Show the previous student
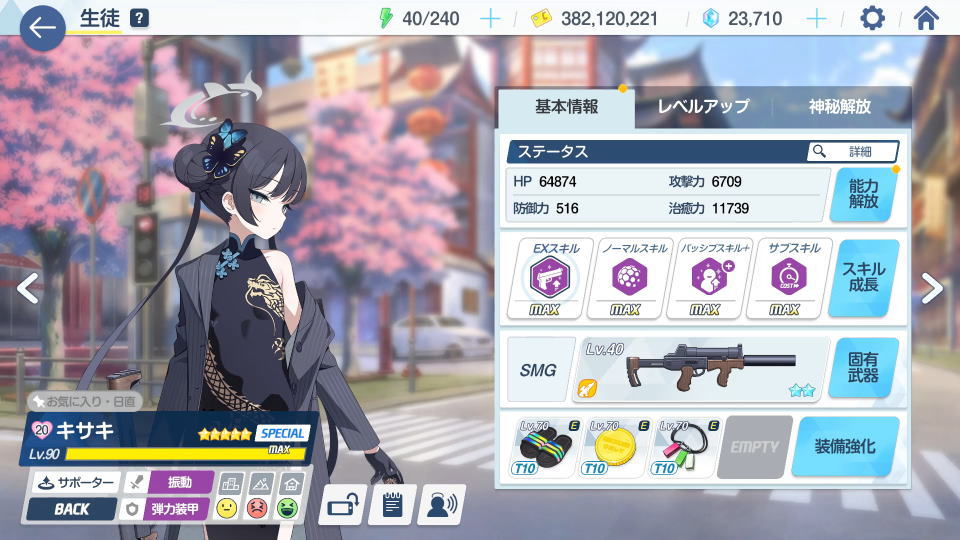960x540 pixels. coord(28,288)
